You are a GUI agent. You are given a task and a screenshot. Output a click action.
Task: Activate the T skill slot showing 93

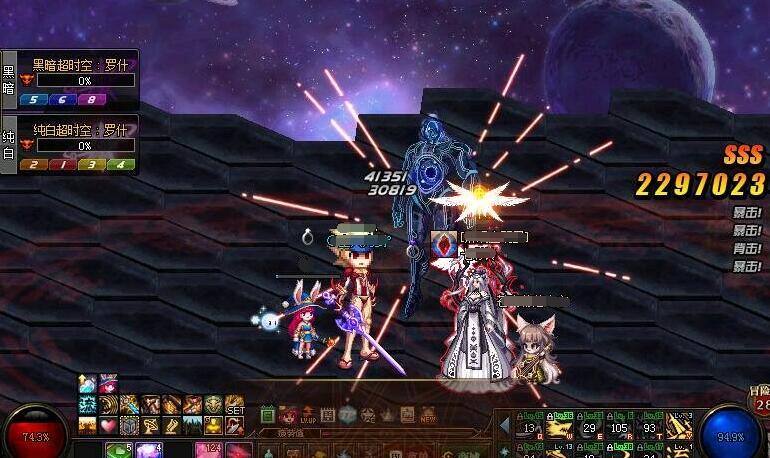click(650, 427)
